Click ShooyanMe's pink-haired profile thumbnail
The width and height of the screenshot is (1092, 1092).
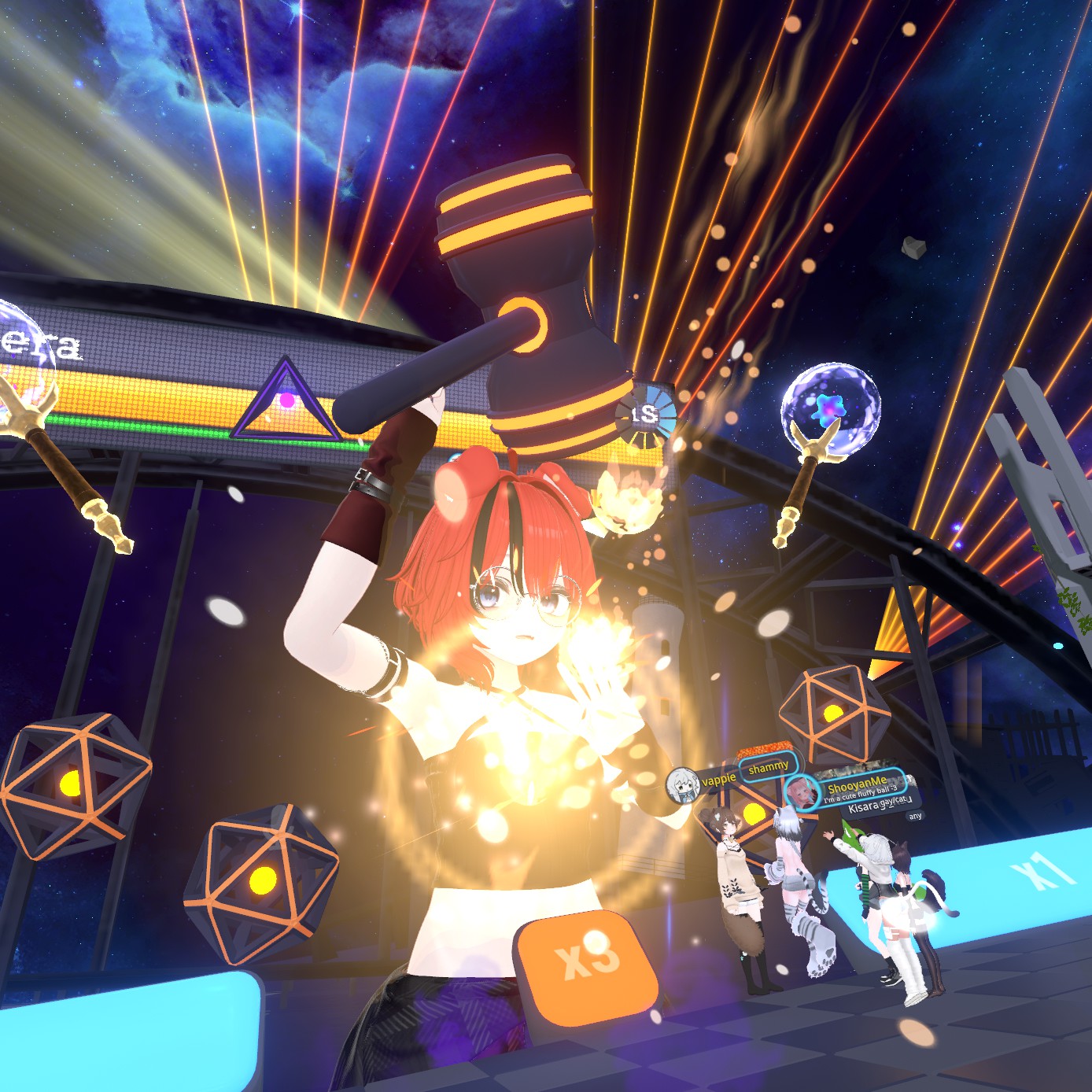tap(801, 792)
